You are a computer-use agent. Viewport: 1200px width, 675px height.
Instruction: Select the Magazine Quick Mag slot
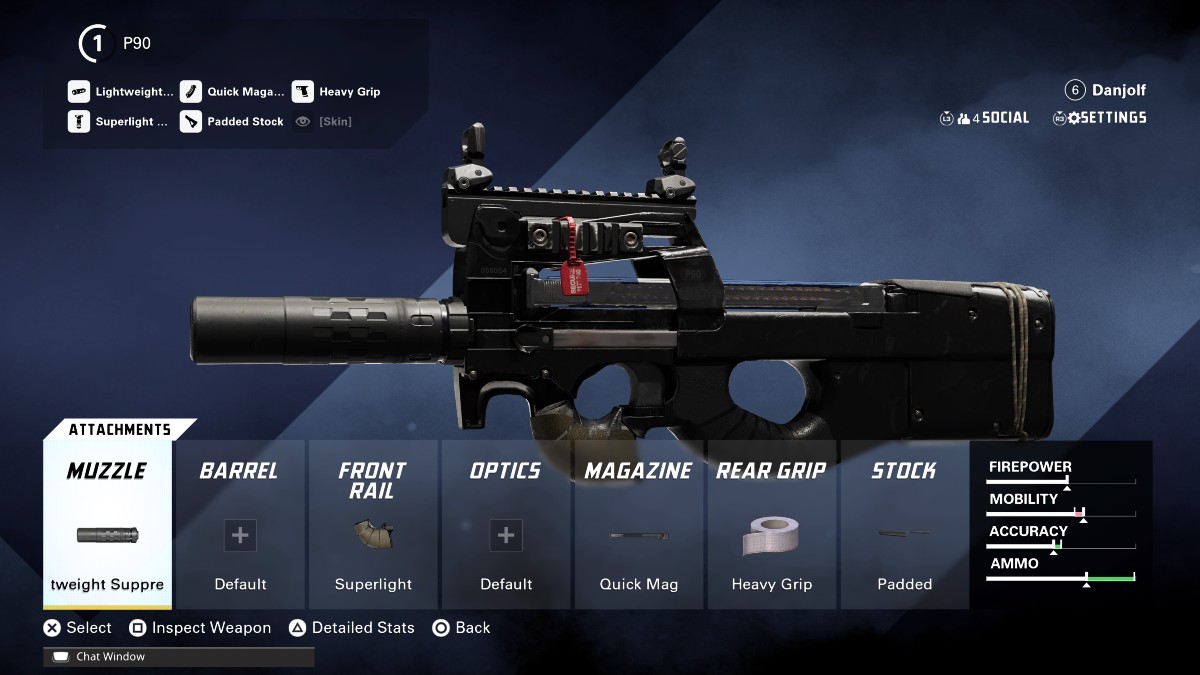[x=639, y=525]
